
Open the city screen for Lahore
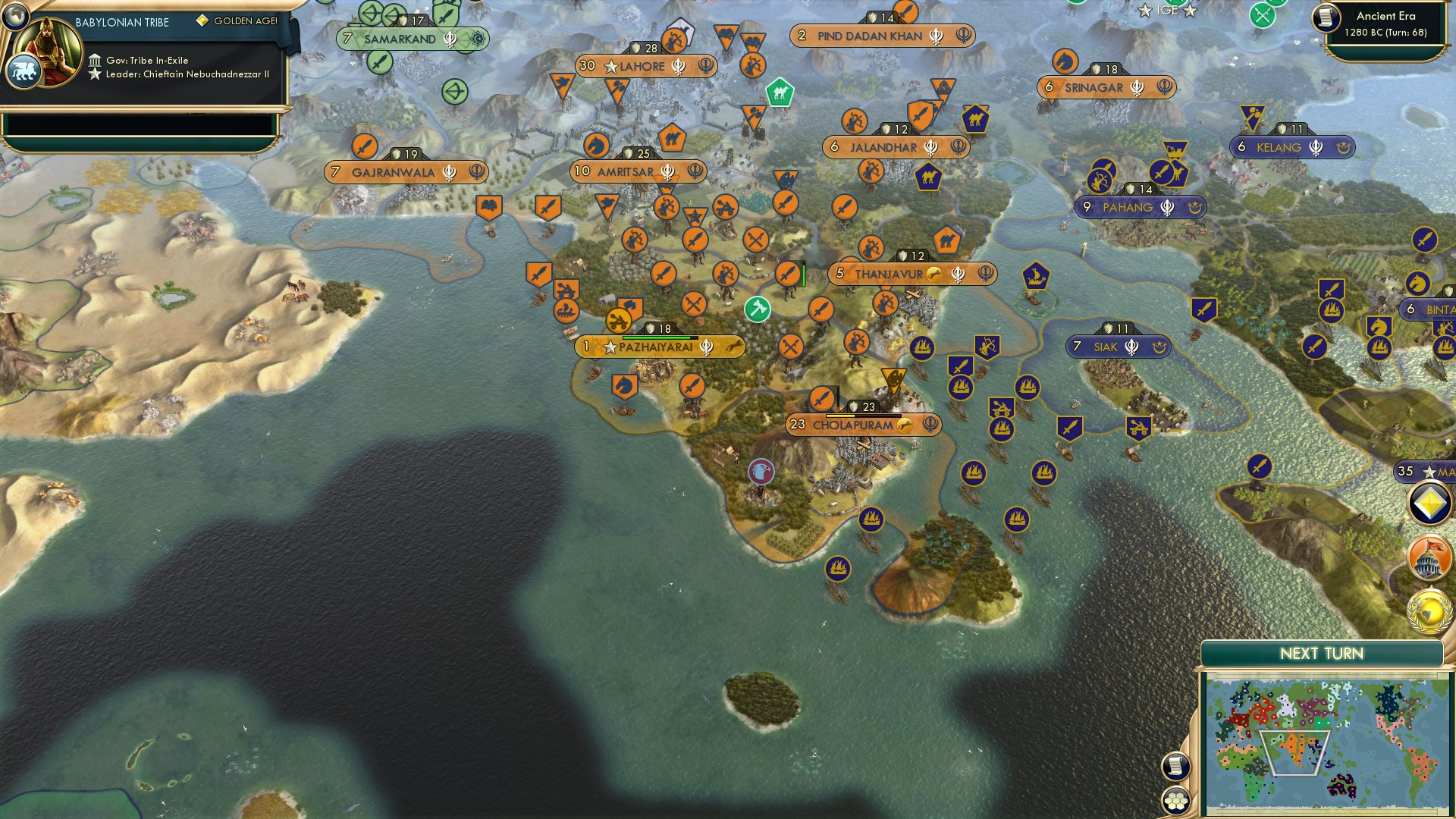click(644, 66)
